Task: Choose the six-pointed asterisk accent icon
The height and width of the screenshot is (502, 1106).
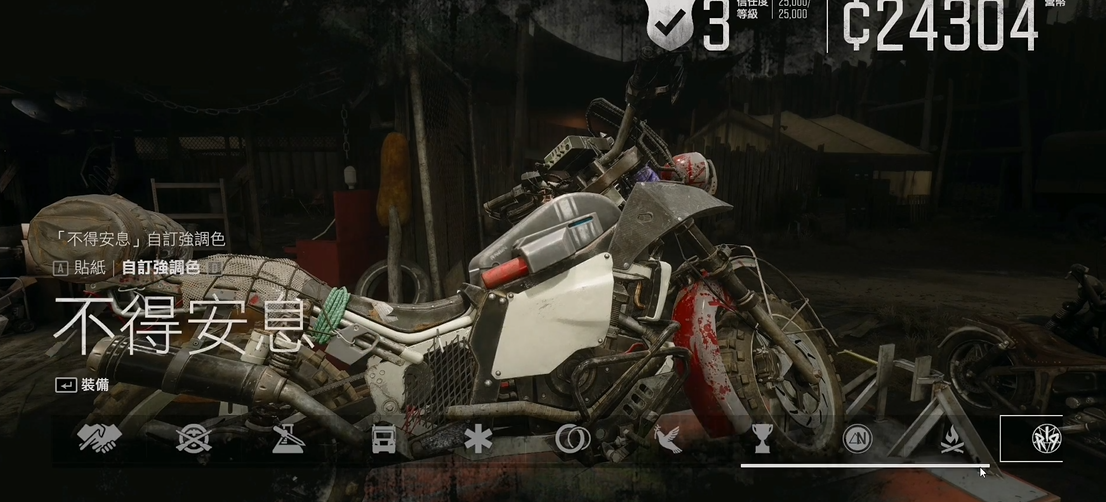Action: [478, 439]
